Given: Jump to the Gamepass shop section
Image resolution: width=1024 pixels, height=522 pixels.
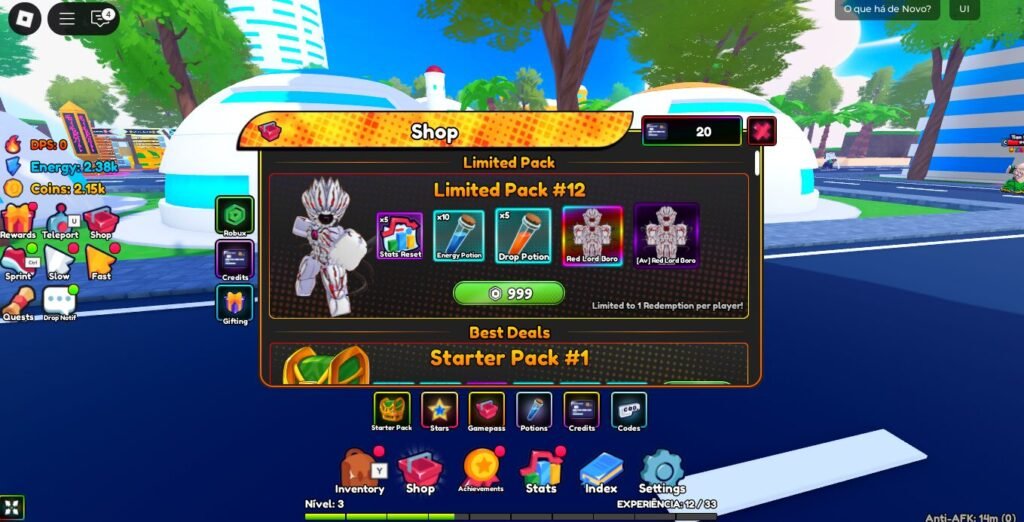Looking at the screenshot, I should coord(487,410).
